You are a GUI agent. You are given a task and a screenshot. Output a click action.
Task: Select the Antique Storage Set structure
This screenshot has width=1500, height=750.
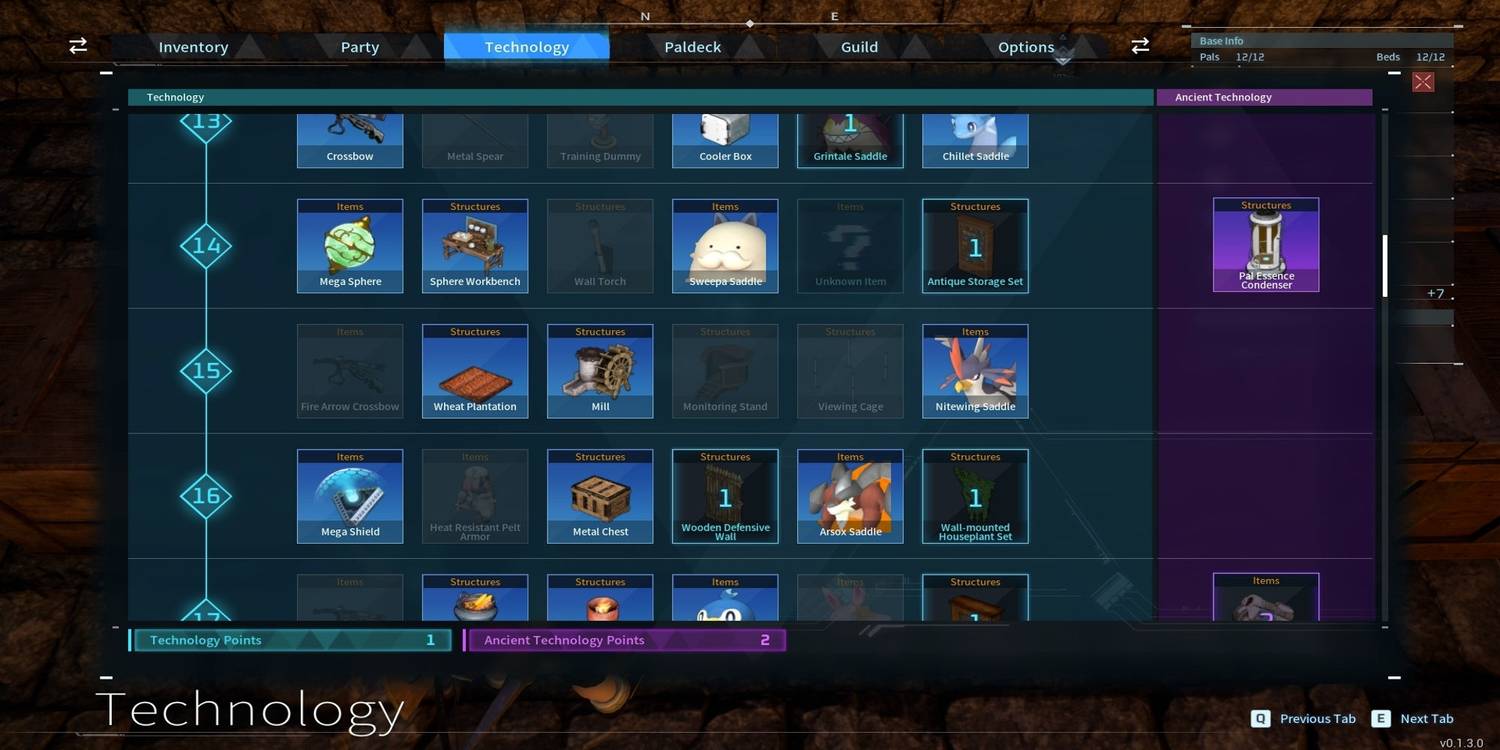click(x=975, y=245)
